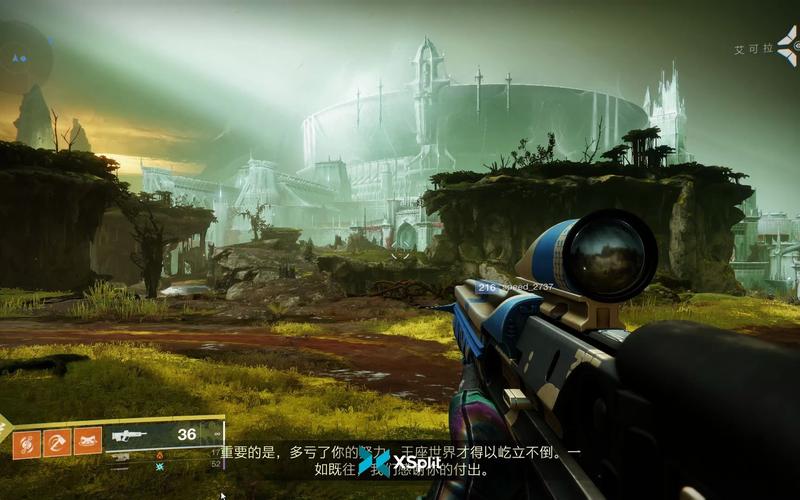
Task: Click the circular radar
Action: [22, 57]
